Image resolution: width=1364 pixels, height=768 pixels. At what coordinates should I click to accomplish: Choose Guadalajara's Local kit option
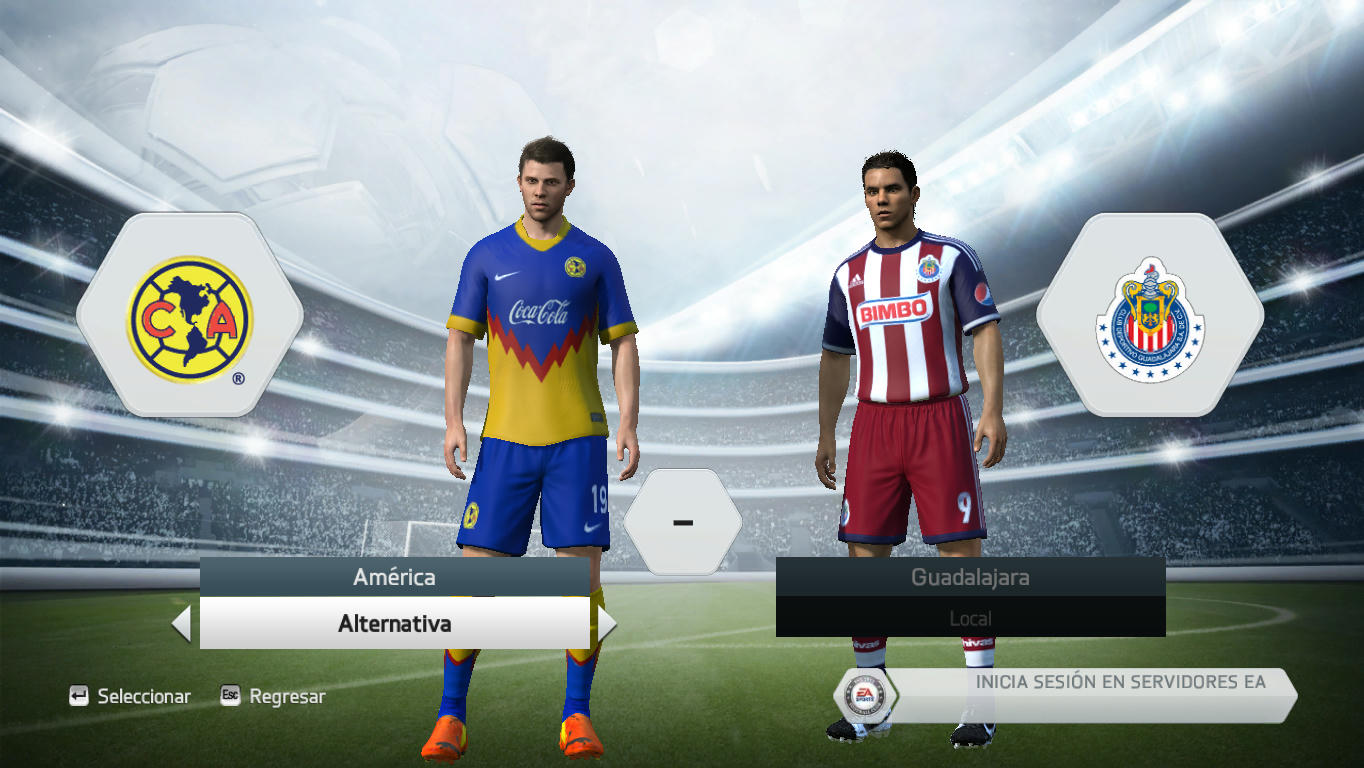pyautogui.click(x=970, y=618)
